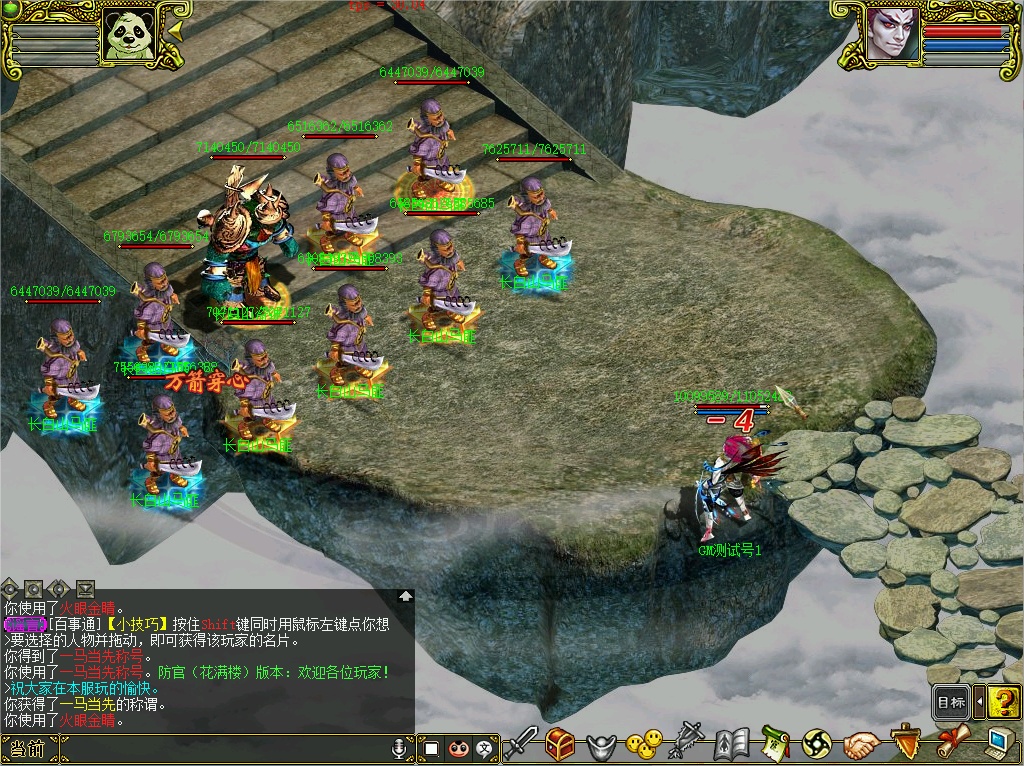Click the panda pet portrait
Image resolution: width=1024 pixels, height=766 pixels.
135,35
